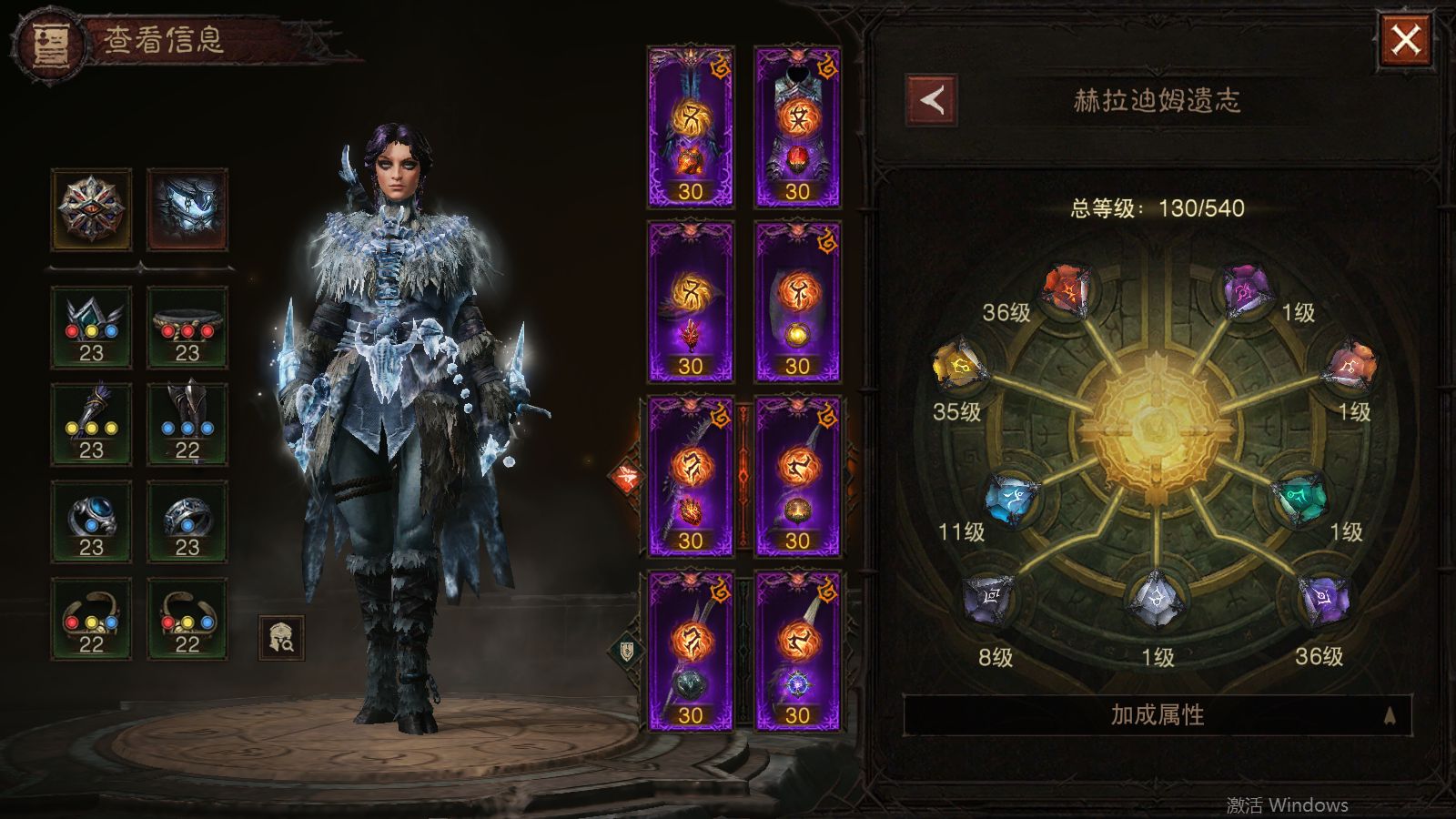Select the red eye amulet slot
The image size is (1456, 819).
pos(91,209)
